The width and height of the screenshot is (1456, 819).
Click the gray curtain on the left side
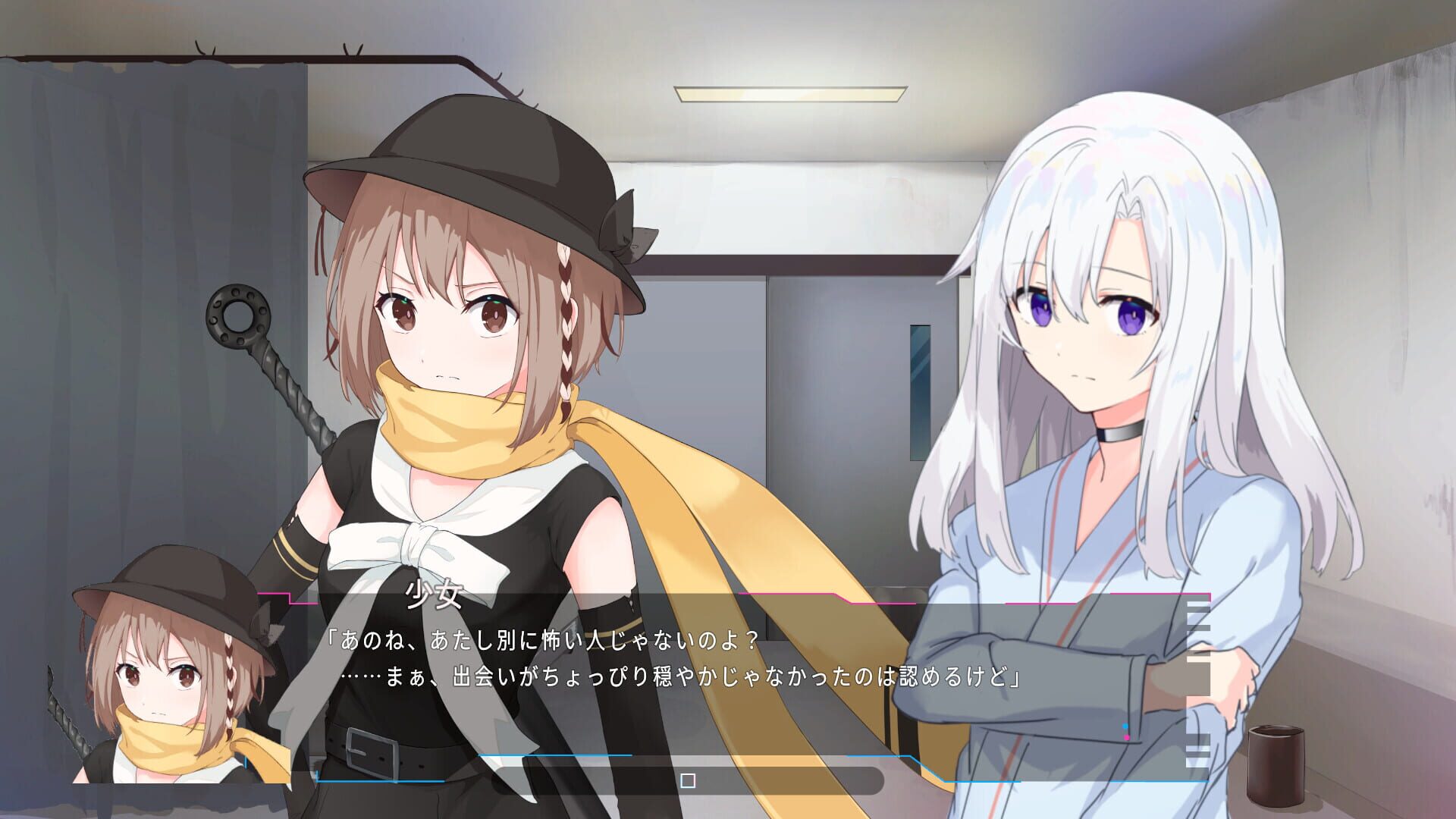(x=114, y=303)
